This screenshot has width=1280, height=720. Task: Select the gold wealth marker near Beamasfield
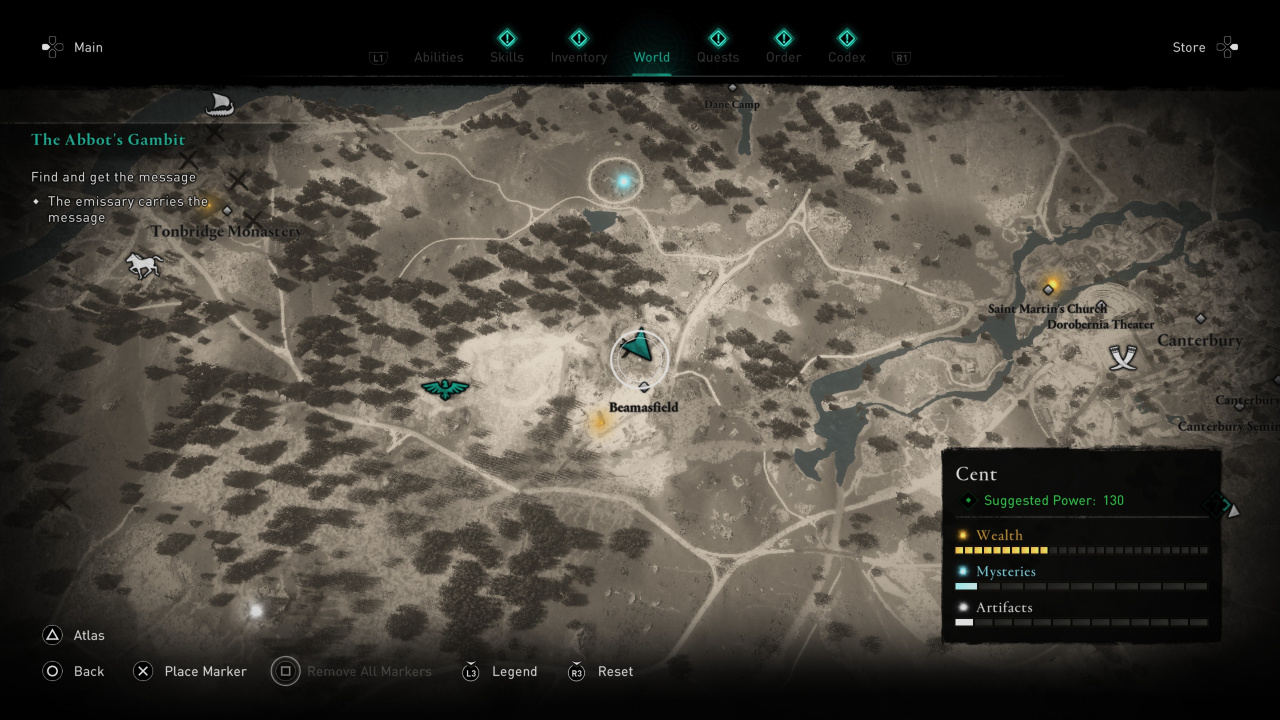click(x=599, y=424)
